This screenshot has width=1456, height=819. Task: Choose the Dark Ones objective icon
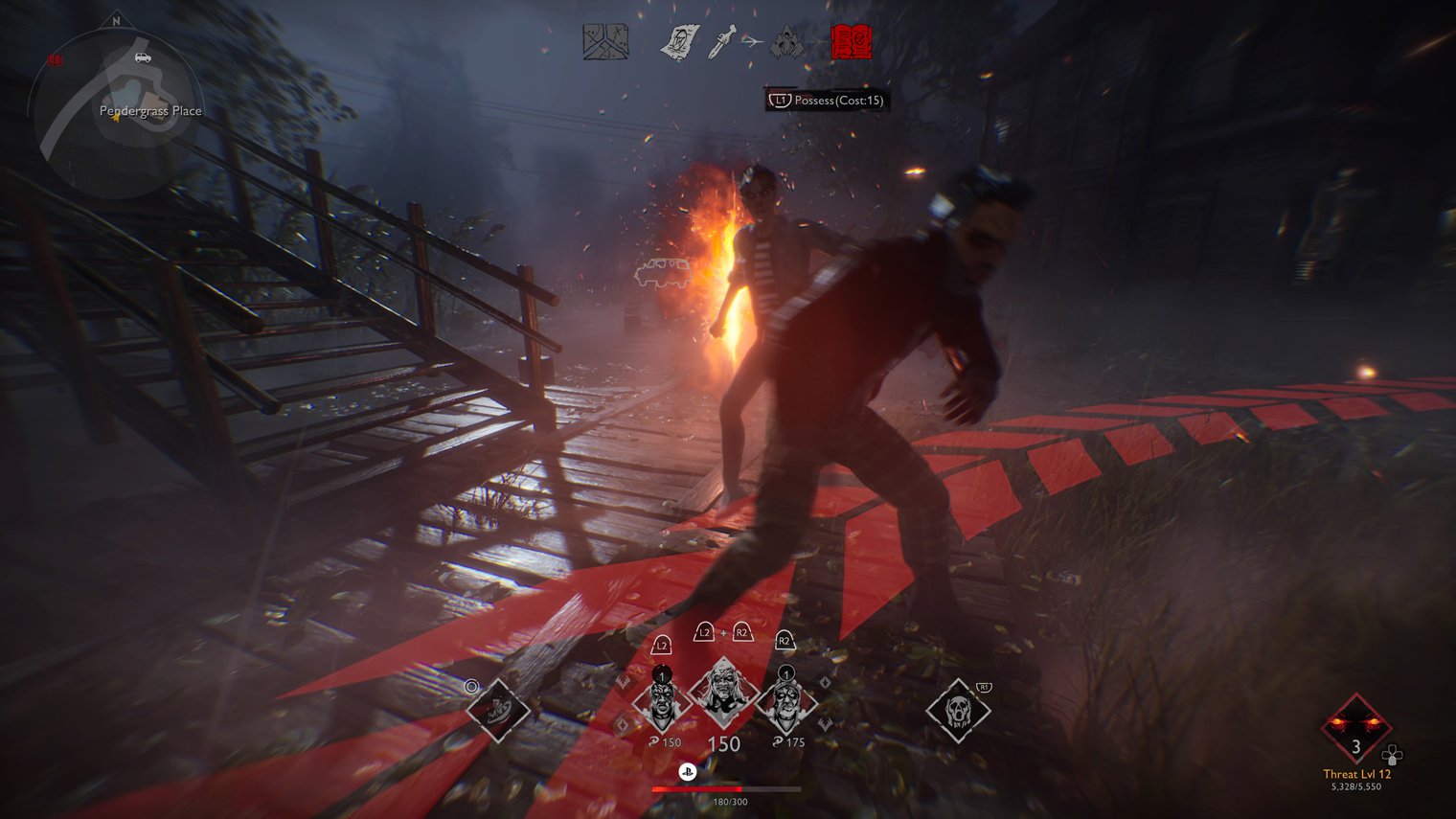click(x=789, y=43)
